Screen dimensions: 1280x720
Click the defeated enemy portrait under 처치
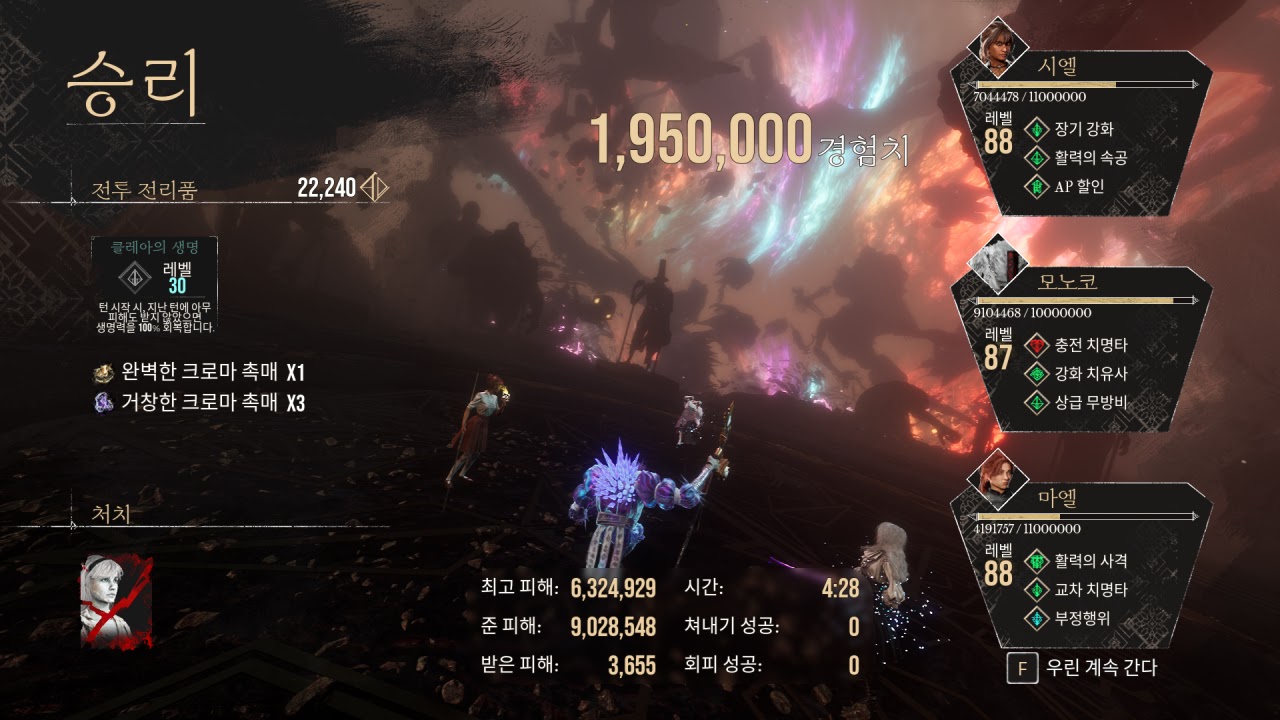(x=116, y=600)
